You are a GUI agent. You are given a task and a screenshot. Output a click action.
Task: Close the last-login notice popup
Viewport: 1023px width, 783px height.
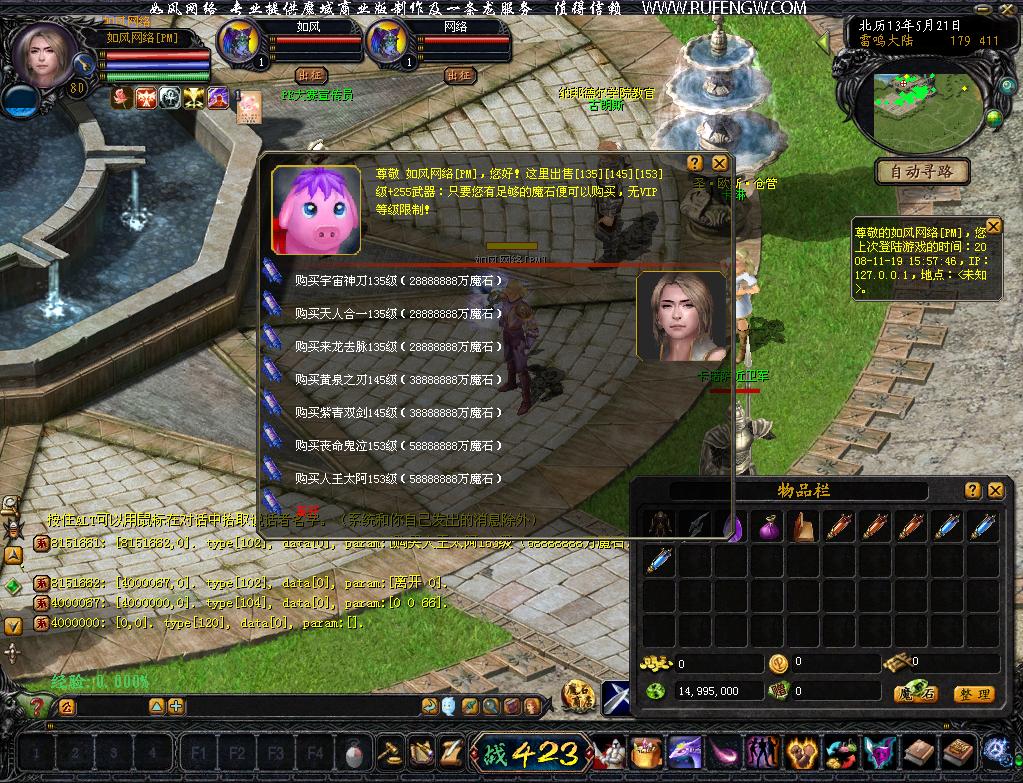coord(993,226)
